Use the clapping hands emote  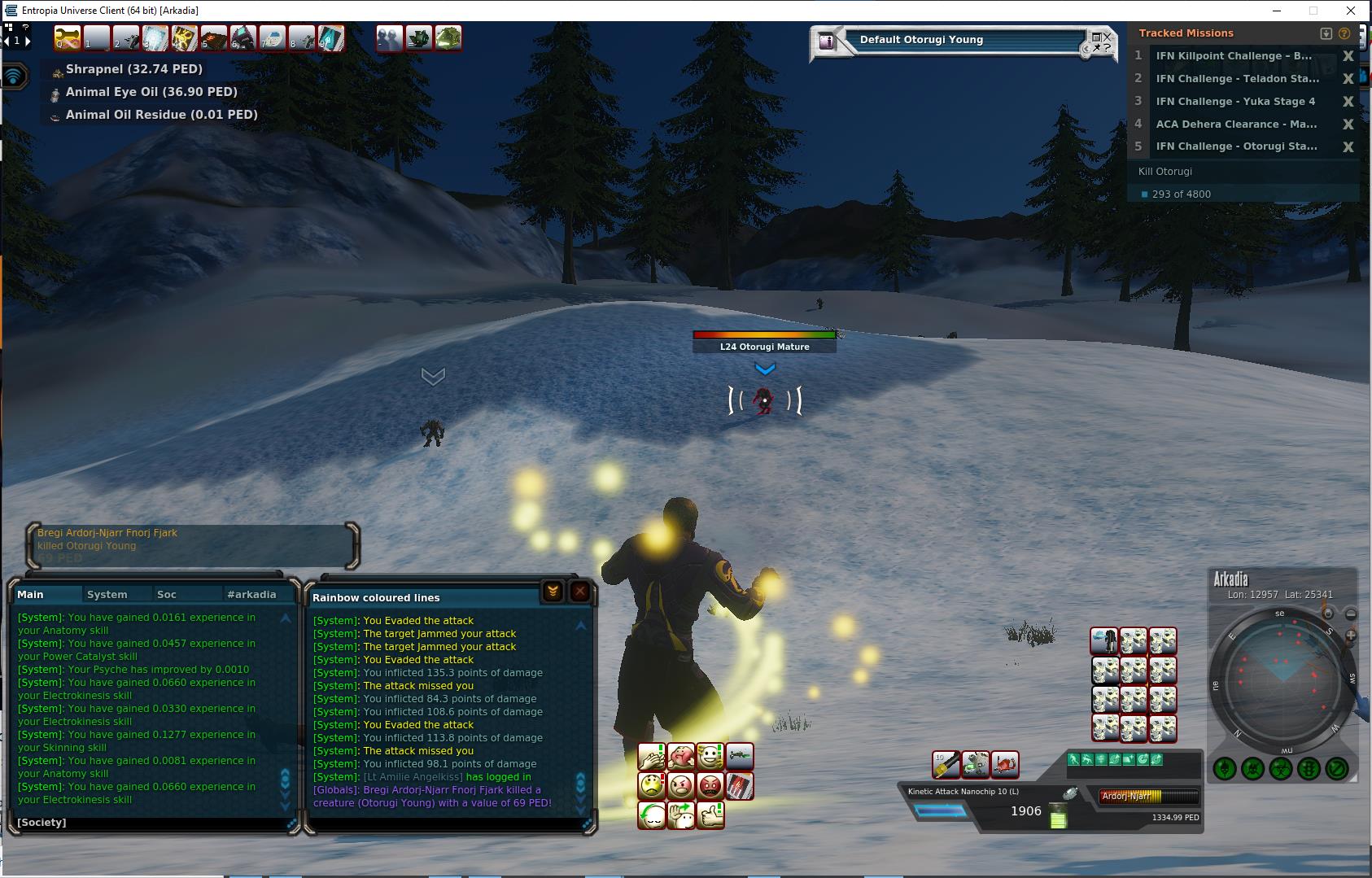click(652, 757)
